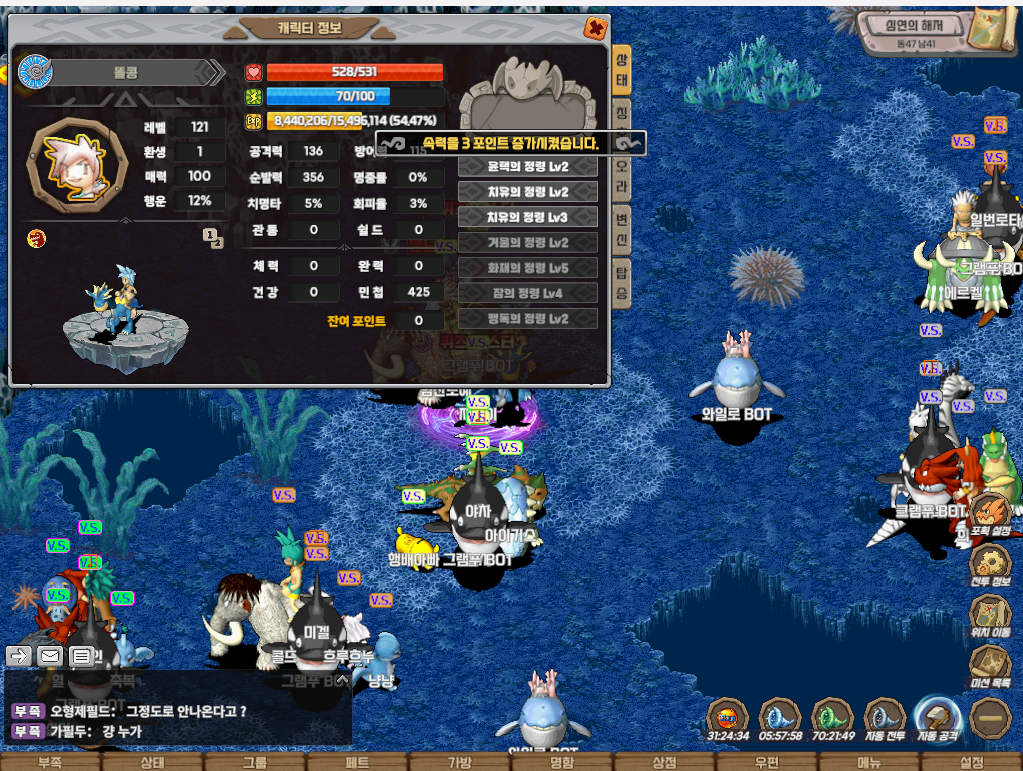Open the 메뉴 (menu) button

868,762
